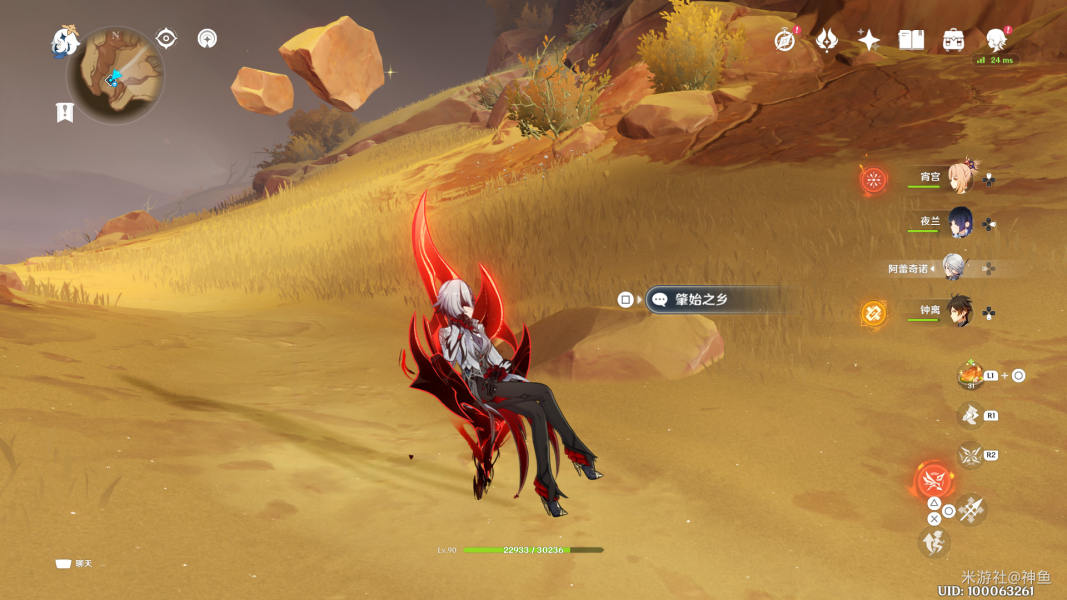This screenshot has height=600, width=1067.
Task: Open the Battle Pass winged icon
Action: point(827,40)
